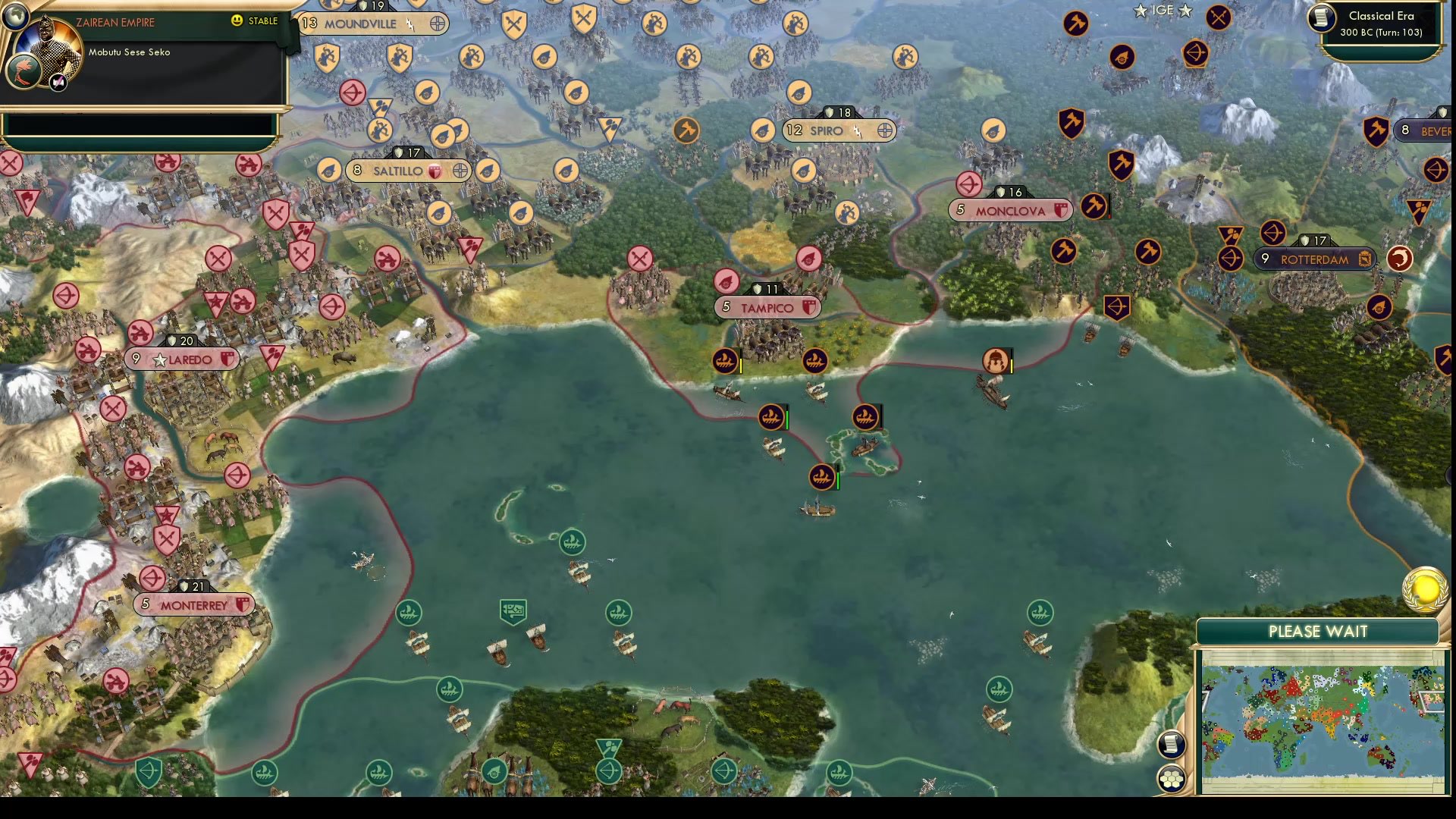1456x819 pixels.
Task: Click the crossed-axe war status icon on the portrait
Action: [x=58, y=83]
